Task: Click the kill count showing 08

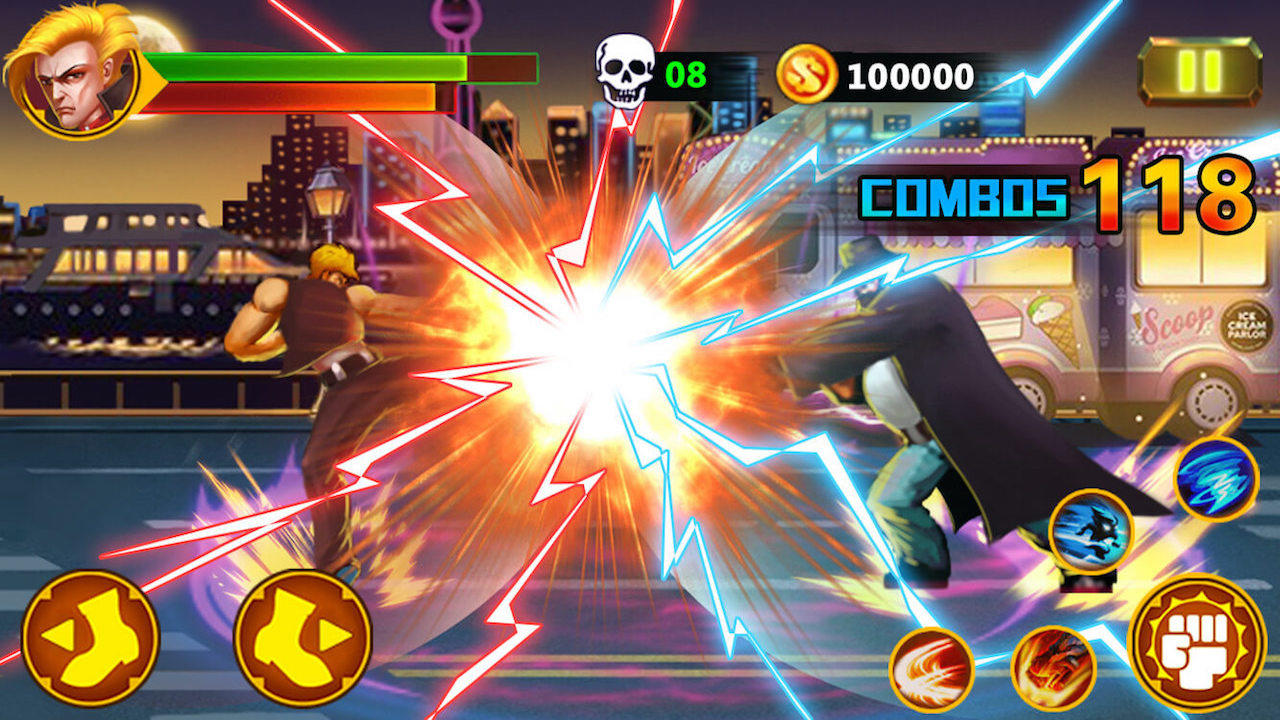Action: [x=685, y=71]
